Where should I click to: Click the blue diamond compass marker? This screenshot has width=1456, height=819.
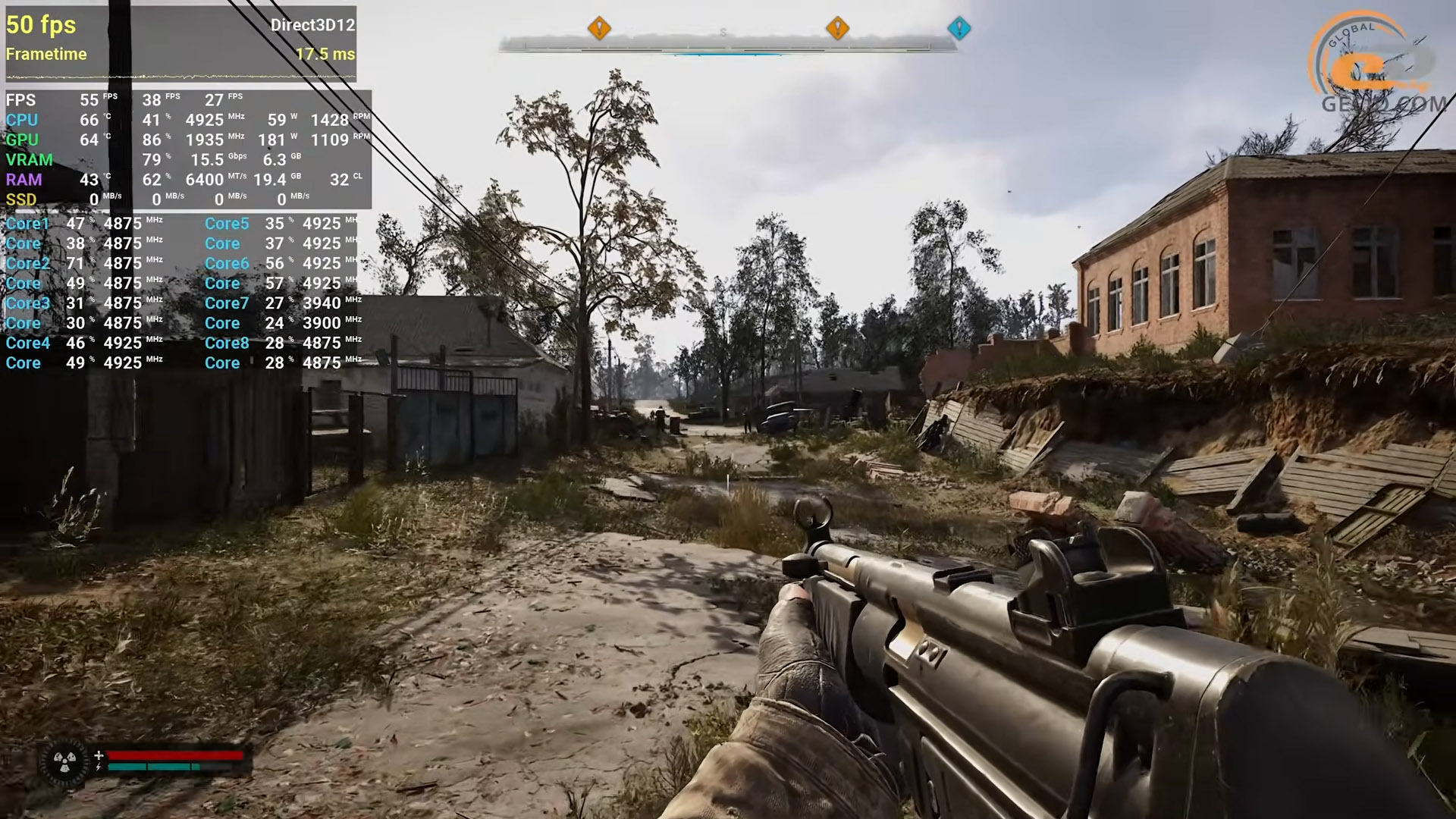(959, 29)
